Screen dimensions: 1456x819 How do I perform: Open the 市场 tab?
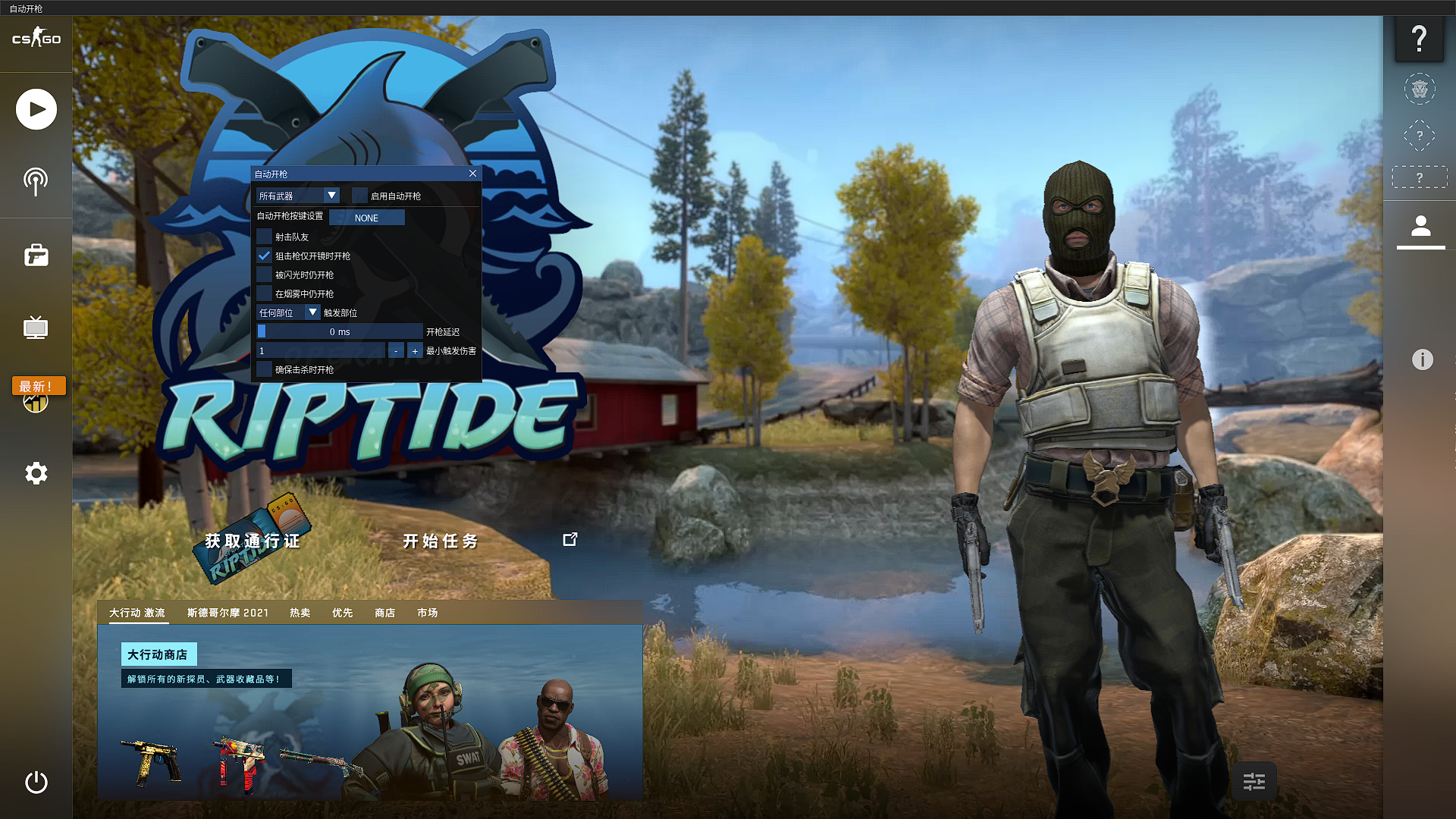point(426,613)
